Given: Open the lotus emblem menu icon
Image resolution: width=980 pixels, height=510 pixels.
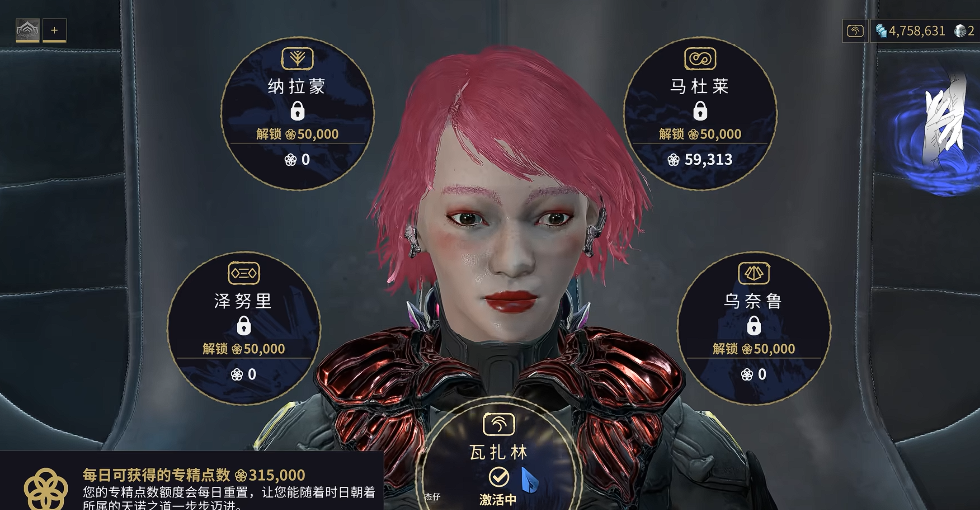Looking at the screenshot, I should coord(27,30).
